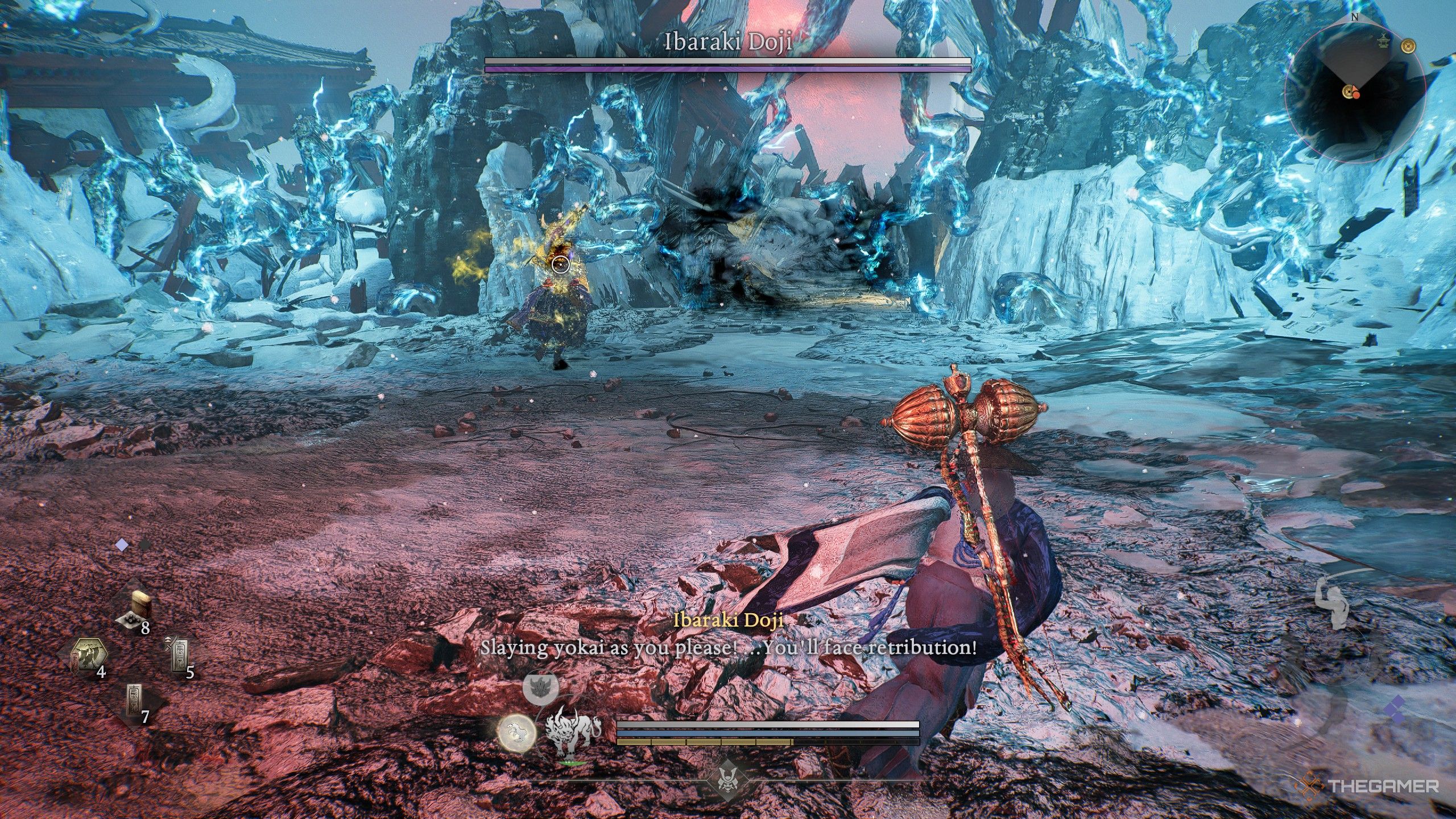Image resolution: width=1456 pixels, height=819 pixels.
Task: Click the gold marker on the minimap's rim
Action: point(1408,48)
